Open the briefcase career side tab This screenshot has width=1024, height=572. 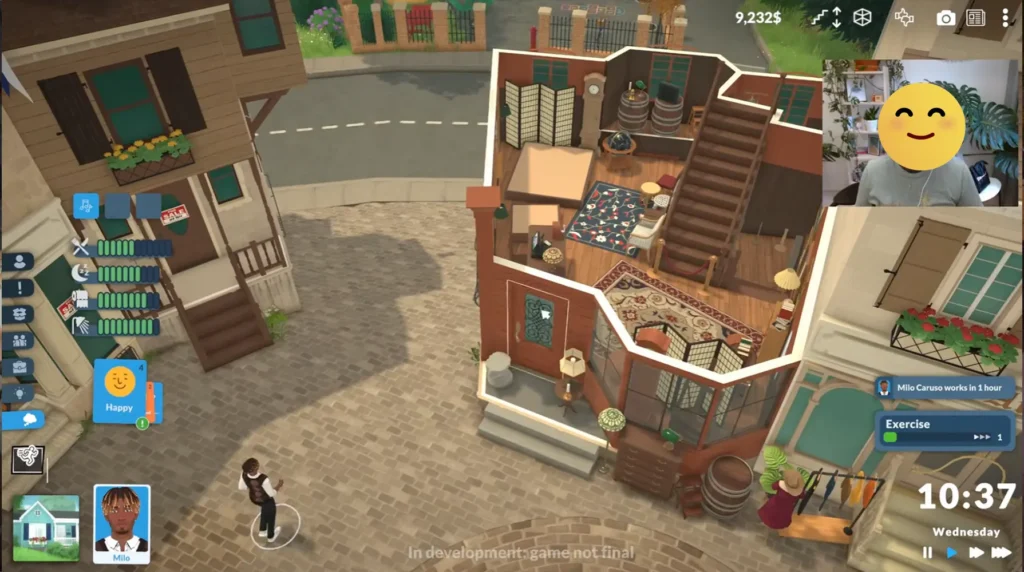17,367
